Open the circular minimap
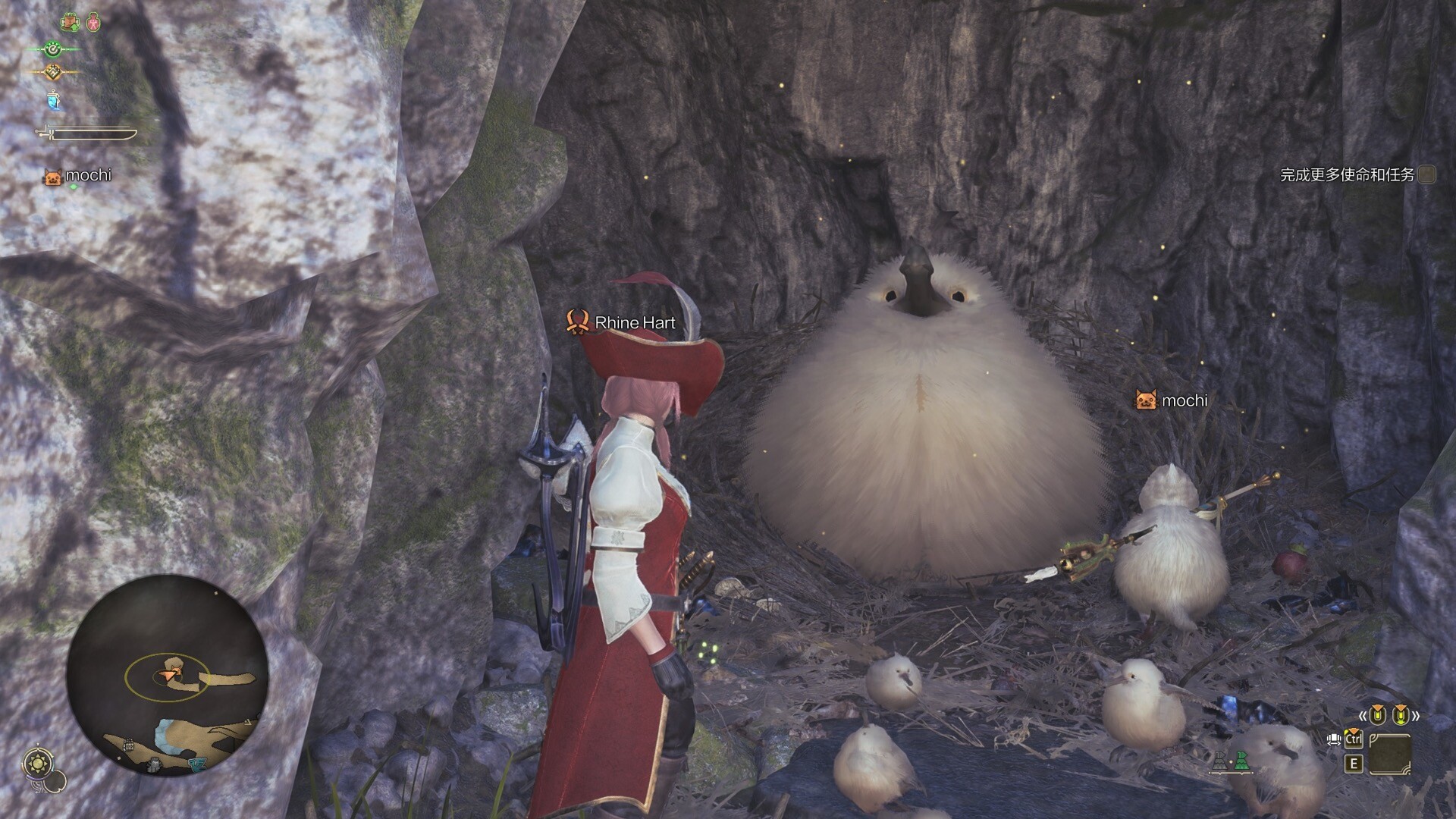Screen dimensions: 1456x819 167,676
